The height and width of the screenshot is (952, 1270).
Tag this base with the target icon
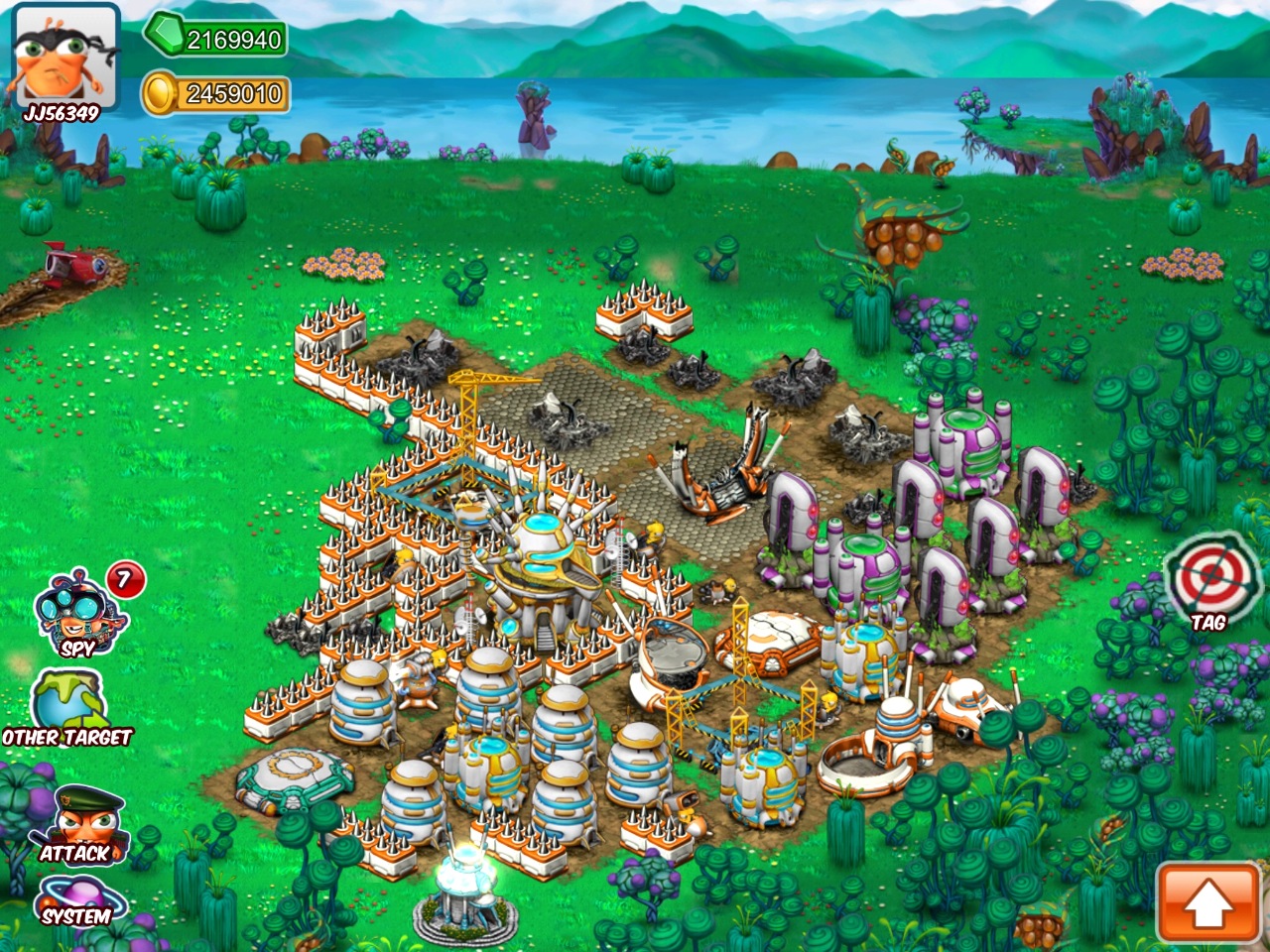(1208, 587)
